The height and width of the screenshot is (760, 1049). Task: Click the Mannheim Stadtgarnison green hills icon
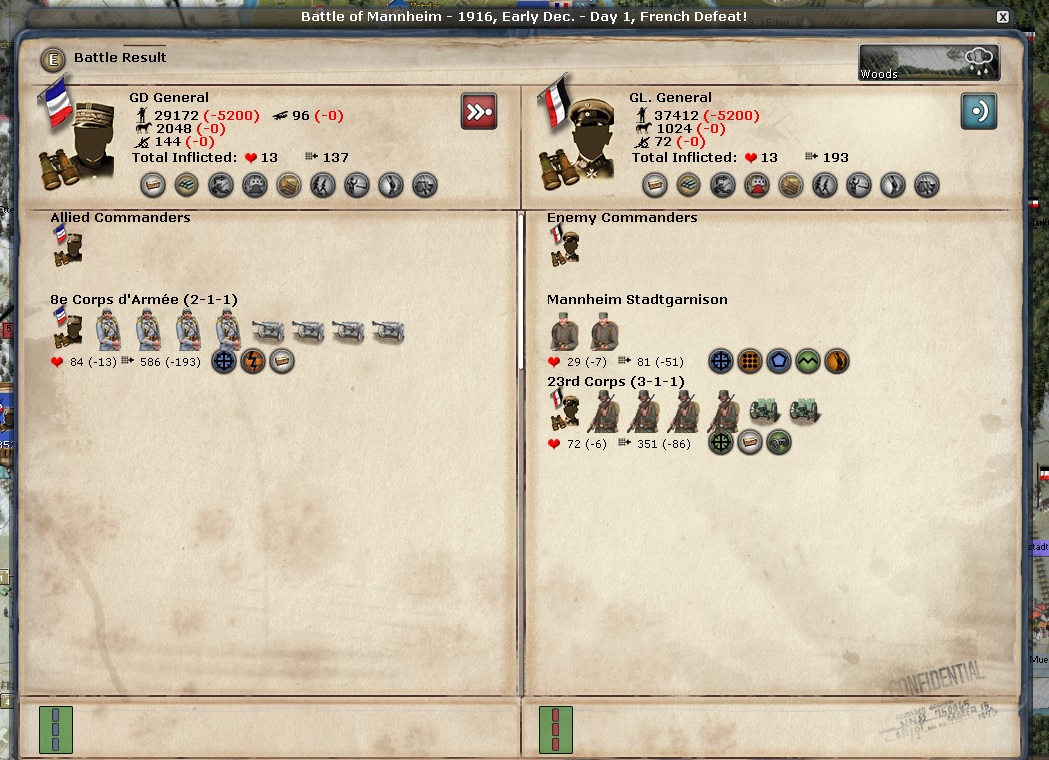coord(808,361)
